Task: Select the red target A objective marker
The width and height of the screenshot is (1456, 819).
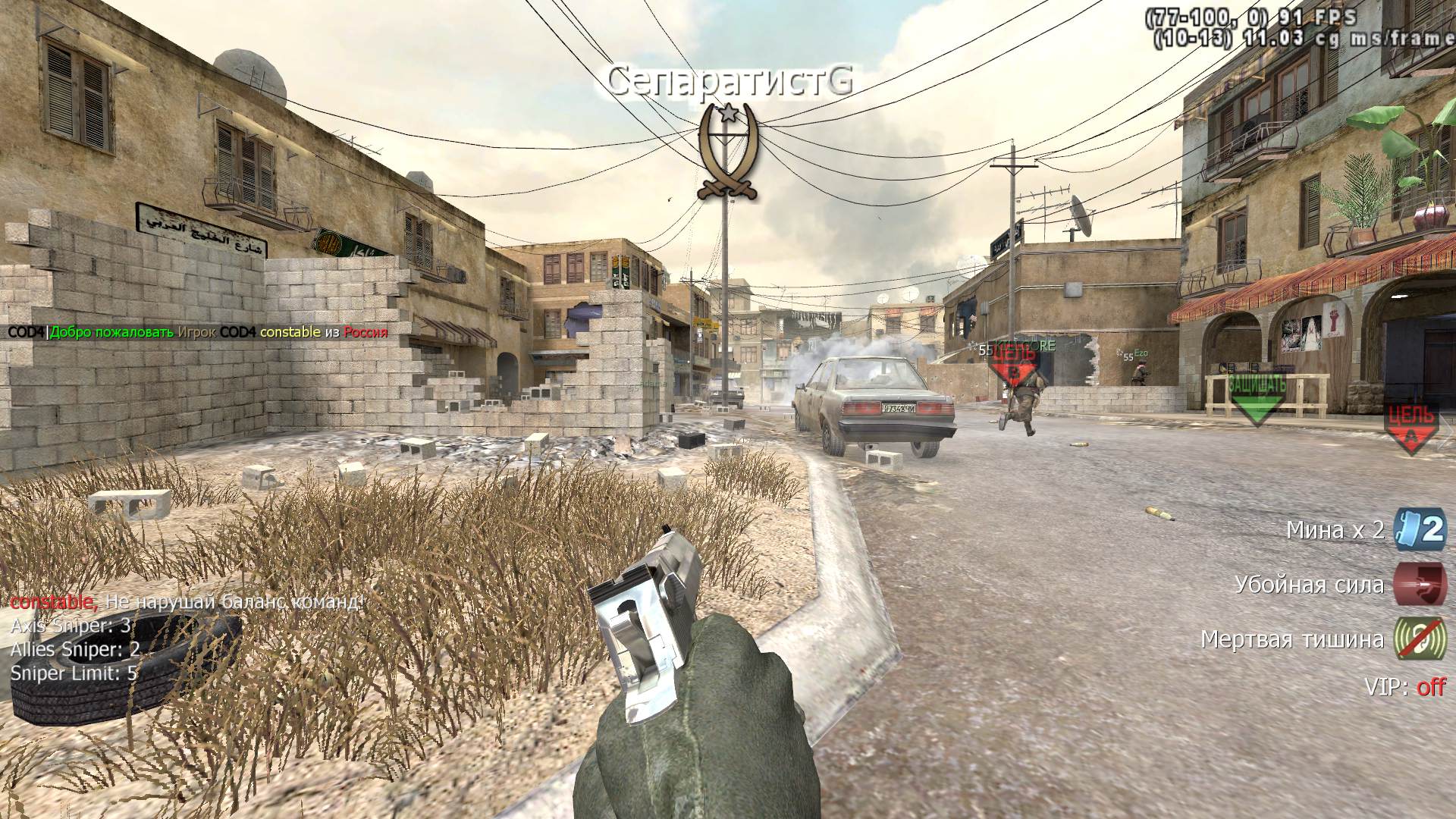Action: (1410, 427)
